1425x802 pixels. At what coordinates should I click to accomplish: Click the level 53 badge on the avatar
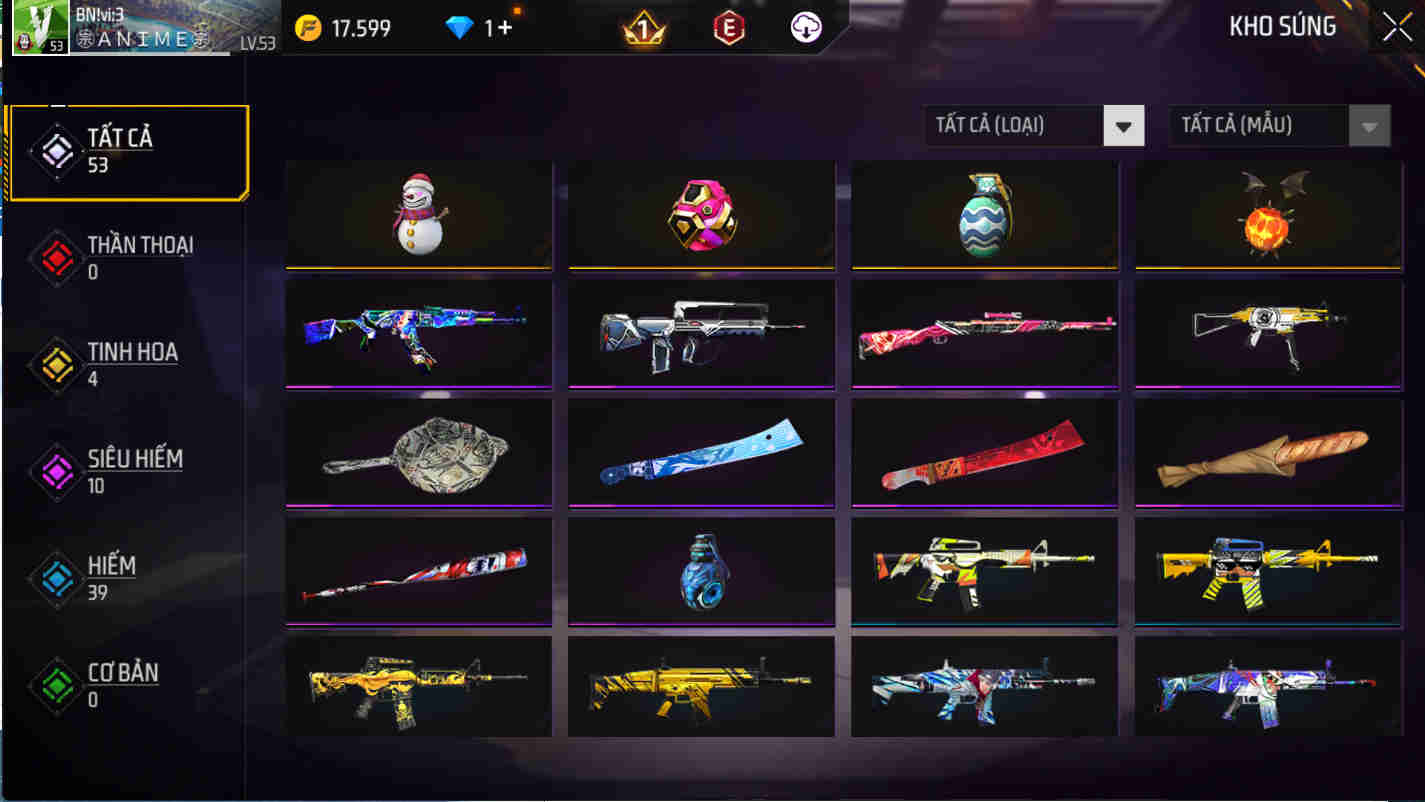point(55,44)
